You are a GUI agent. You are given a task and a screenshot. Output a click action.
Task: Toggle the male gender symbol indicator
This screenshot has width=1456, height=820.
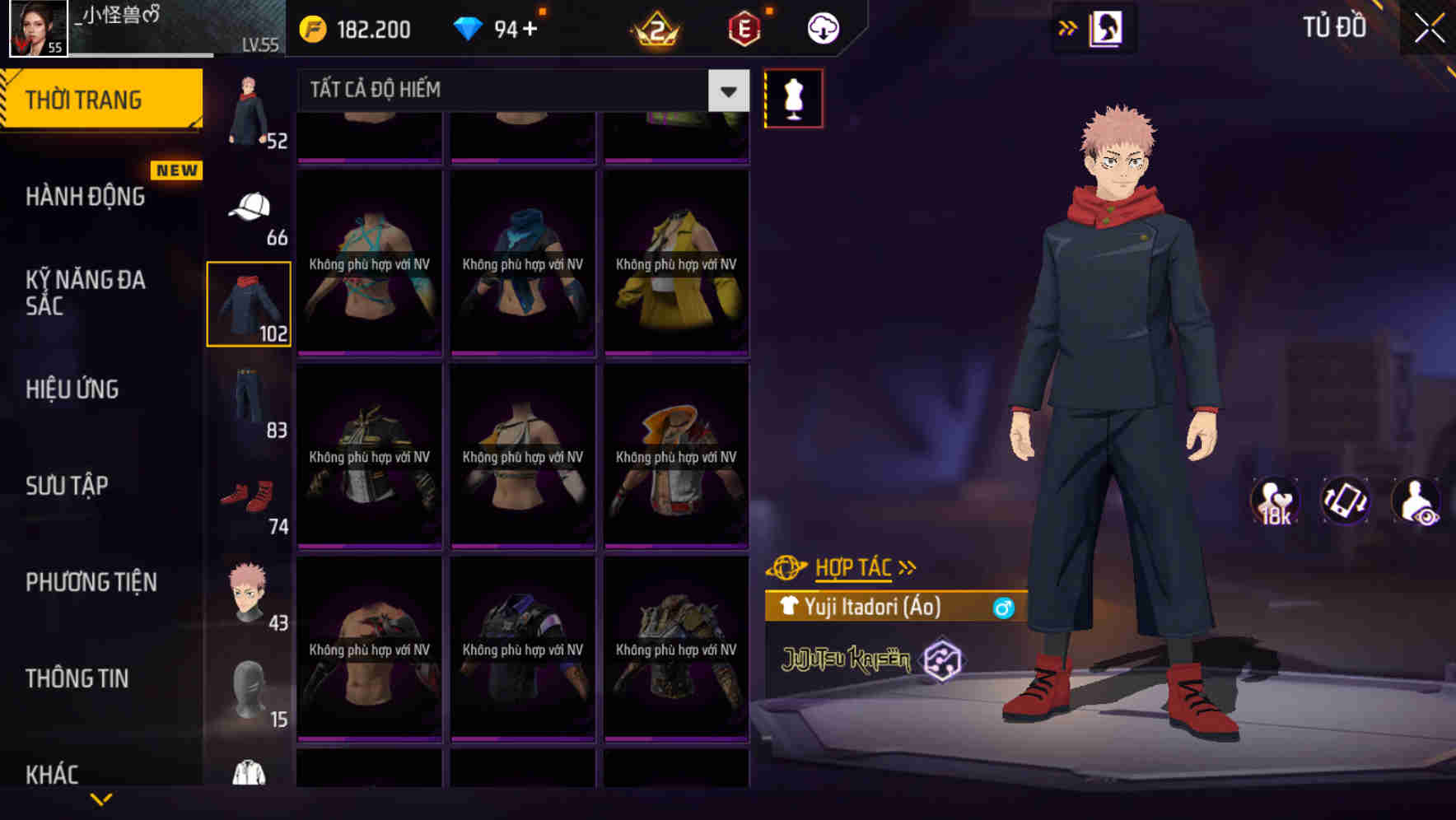tap(1002, 609)
